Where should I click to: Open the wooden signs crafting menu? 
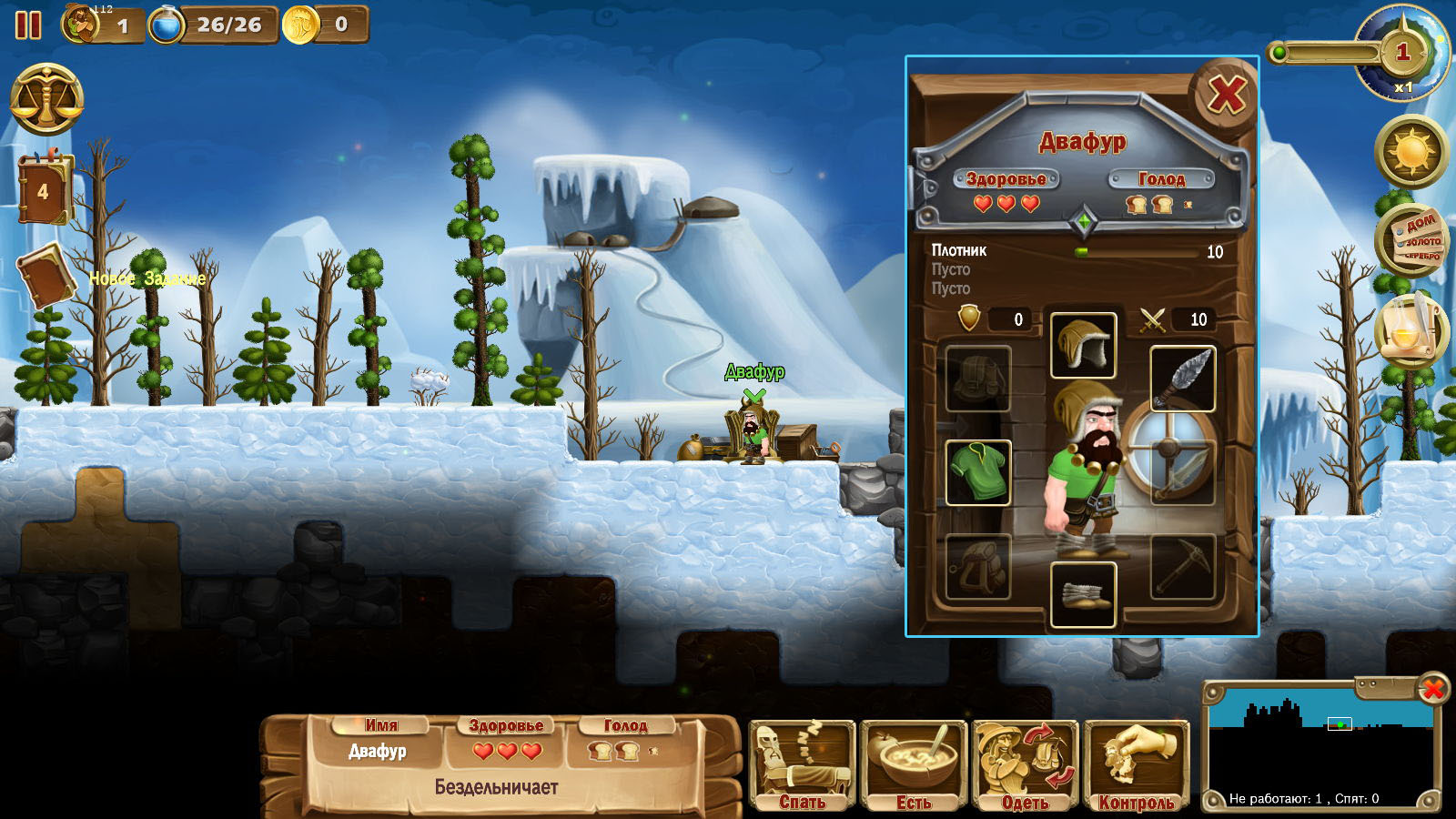[x=1411, y=240]
